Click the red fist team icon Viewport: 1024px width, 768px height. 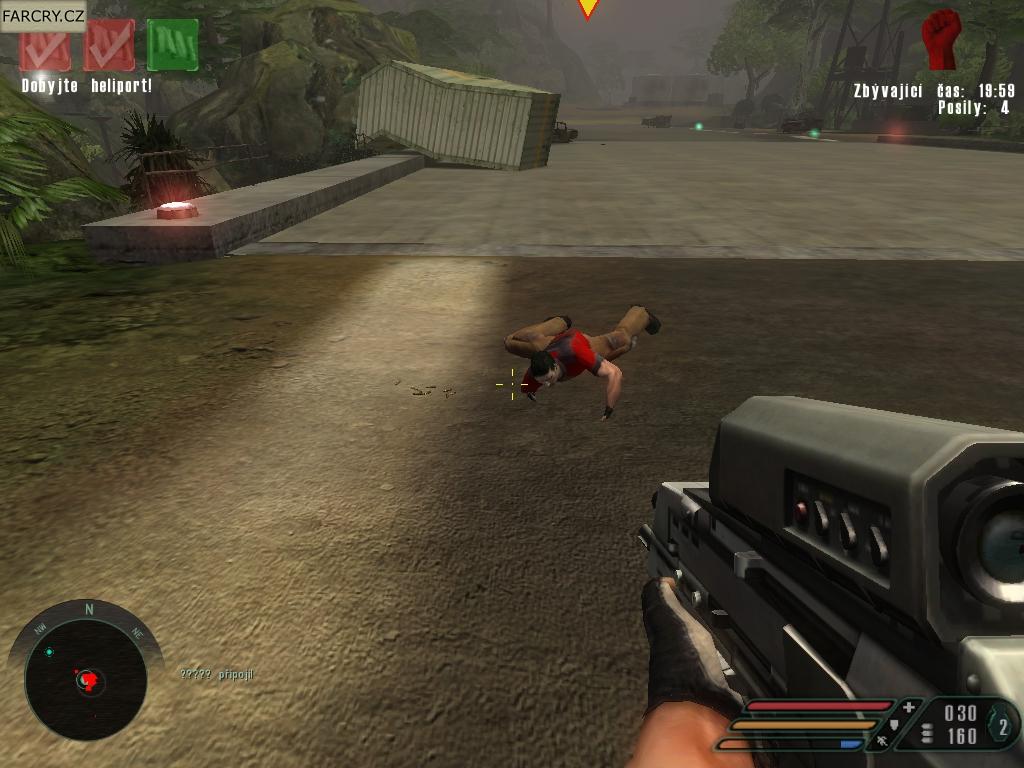pos(940,40)
